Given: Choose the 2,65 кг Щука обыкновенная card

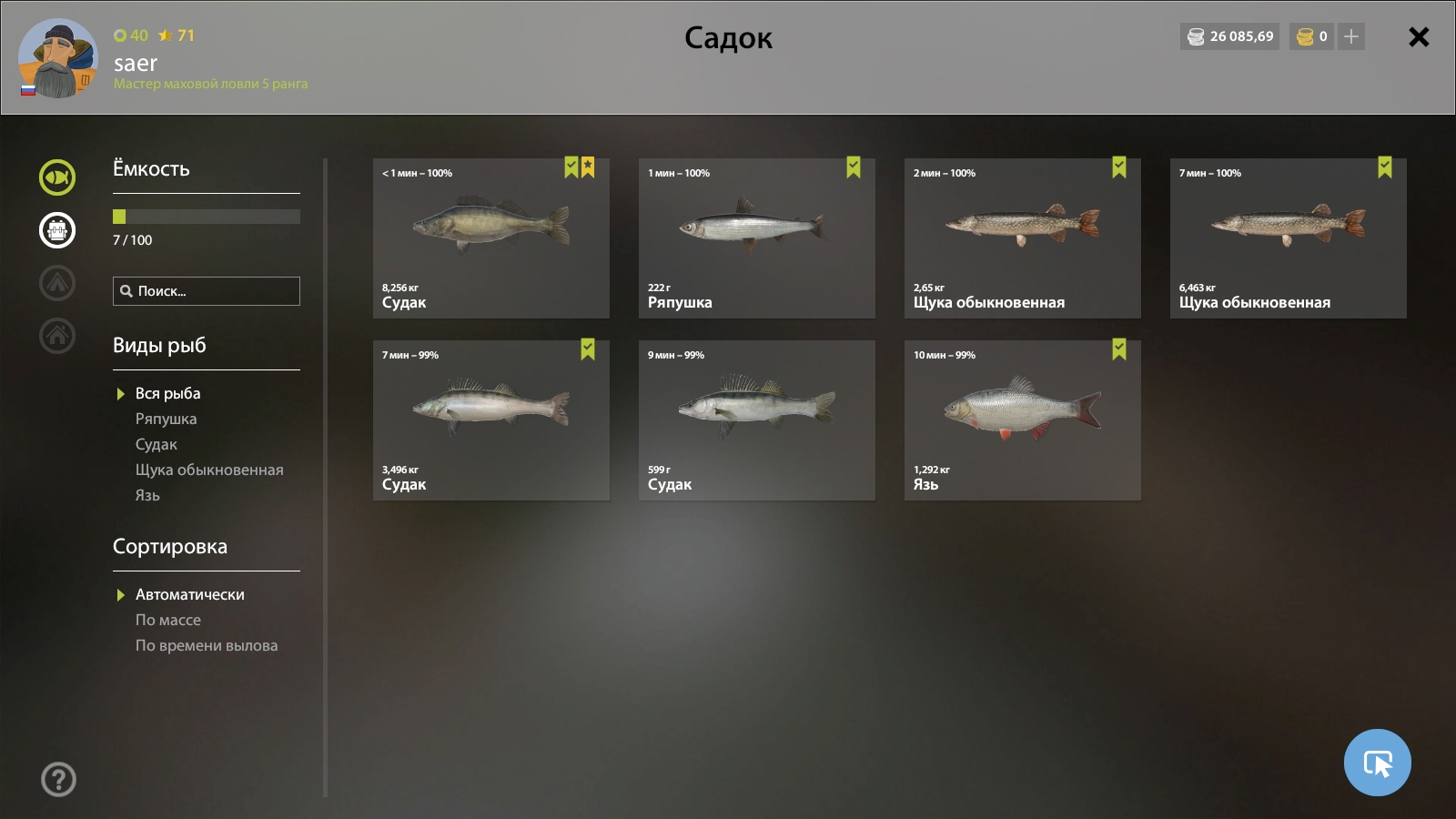Looking at the screenshot, I should 1022,238.
